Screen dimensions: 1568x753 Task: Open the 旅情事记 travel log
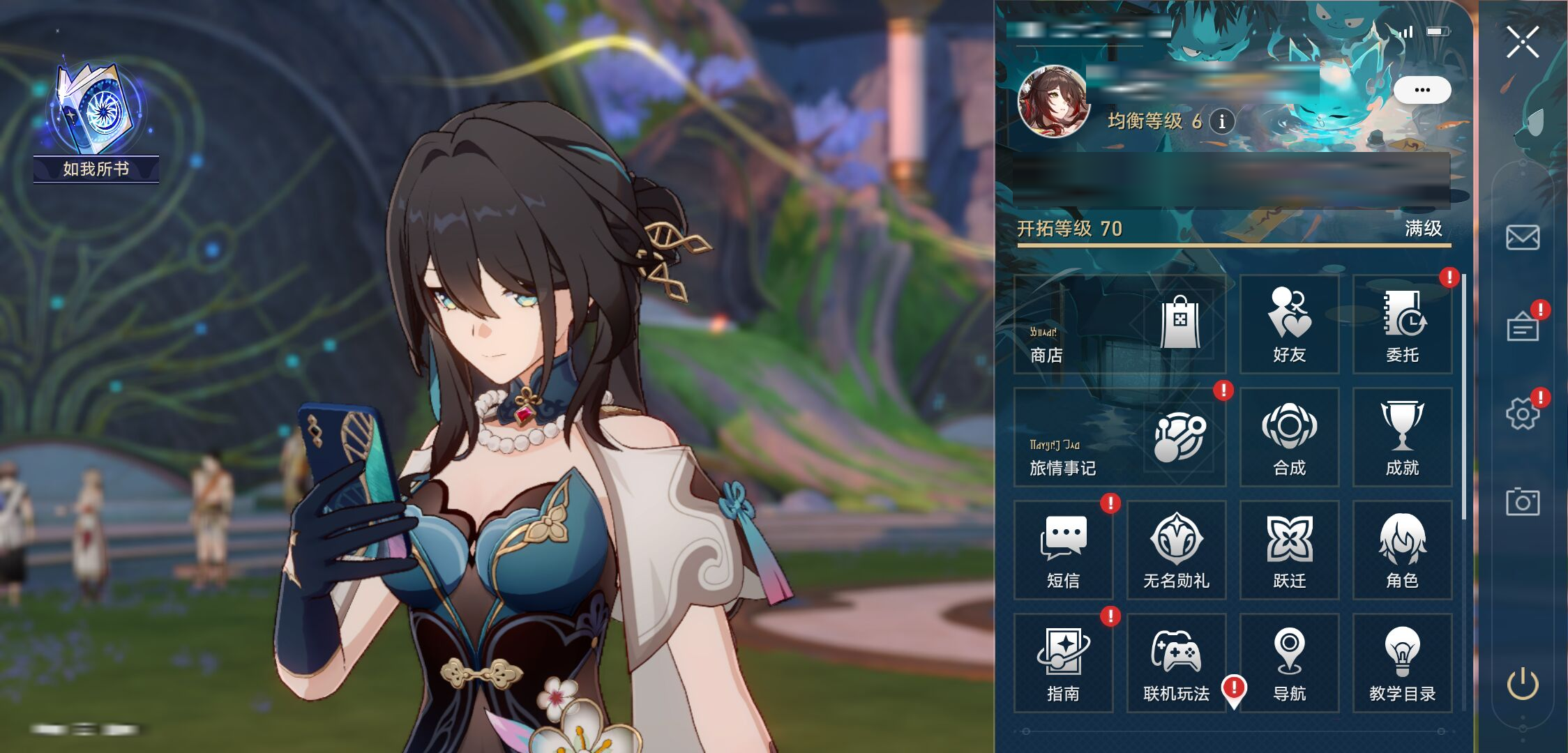(x=1119, y=437)
